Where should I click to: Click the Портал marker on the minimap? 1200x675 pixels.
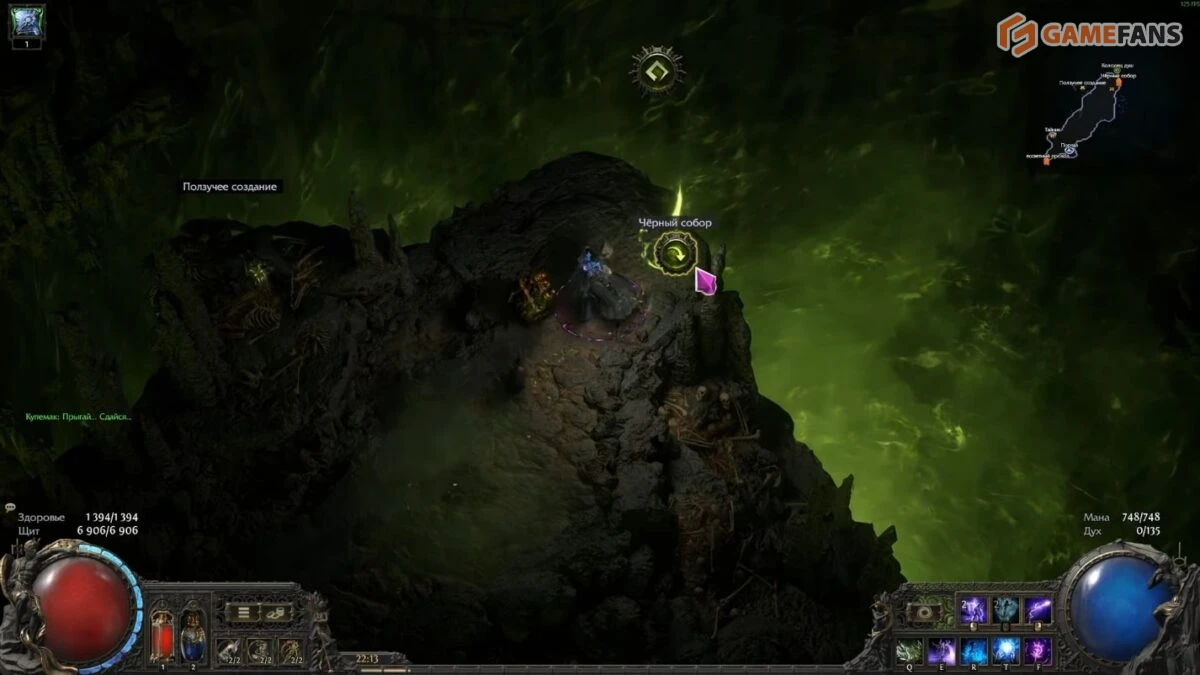point(1070,151)
